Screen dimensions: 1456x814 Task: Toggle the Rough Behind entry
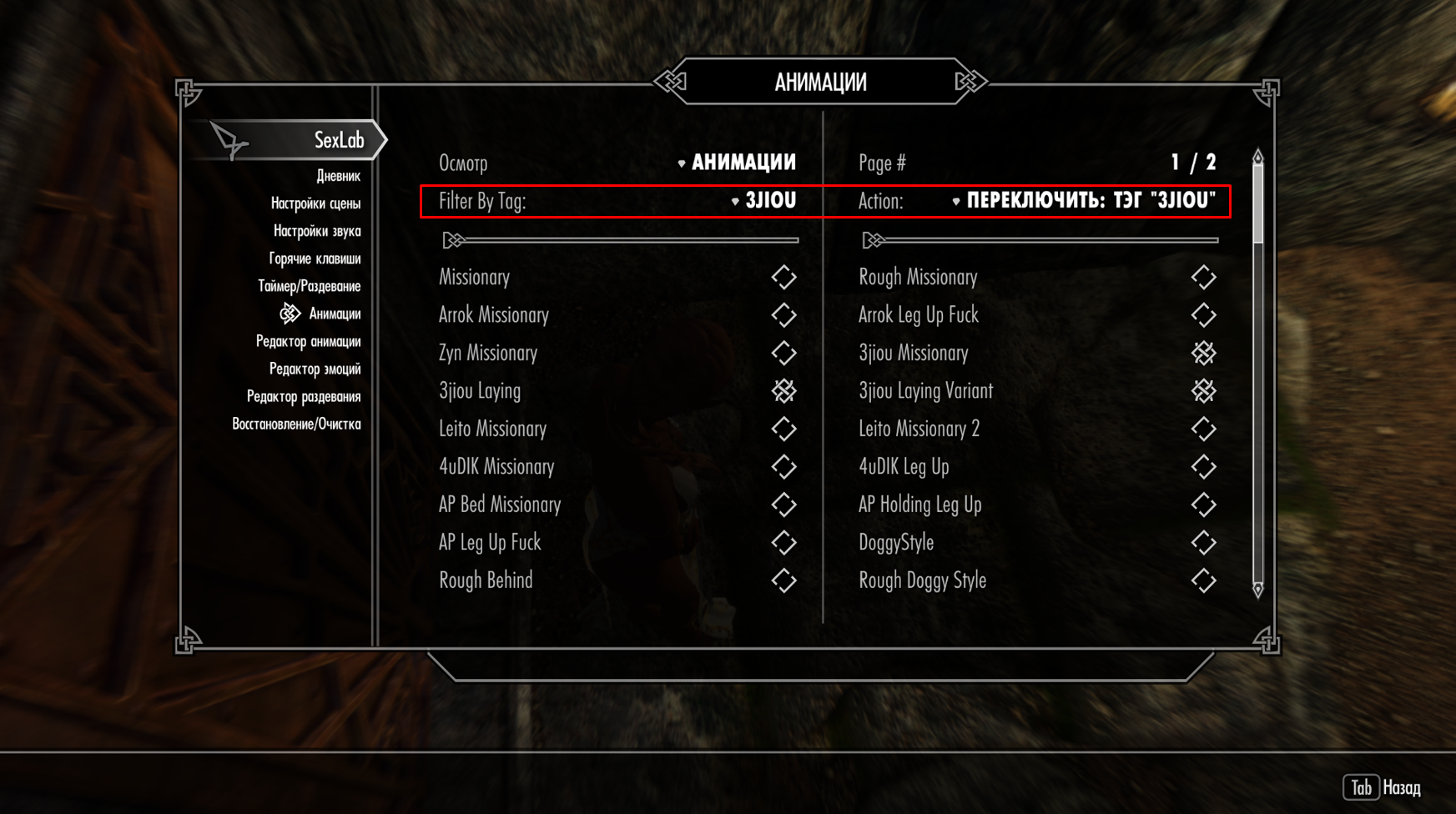point(783,580)
